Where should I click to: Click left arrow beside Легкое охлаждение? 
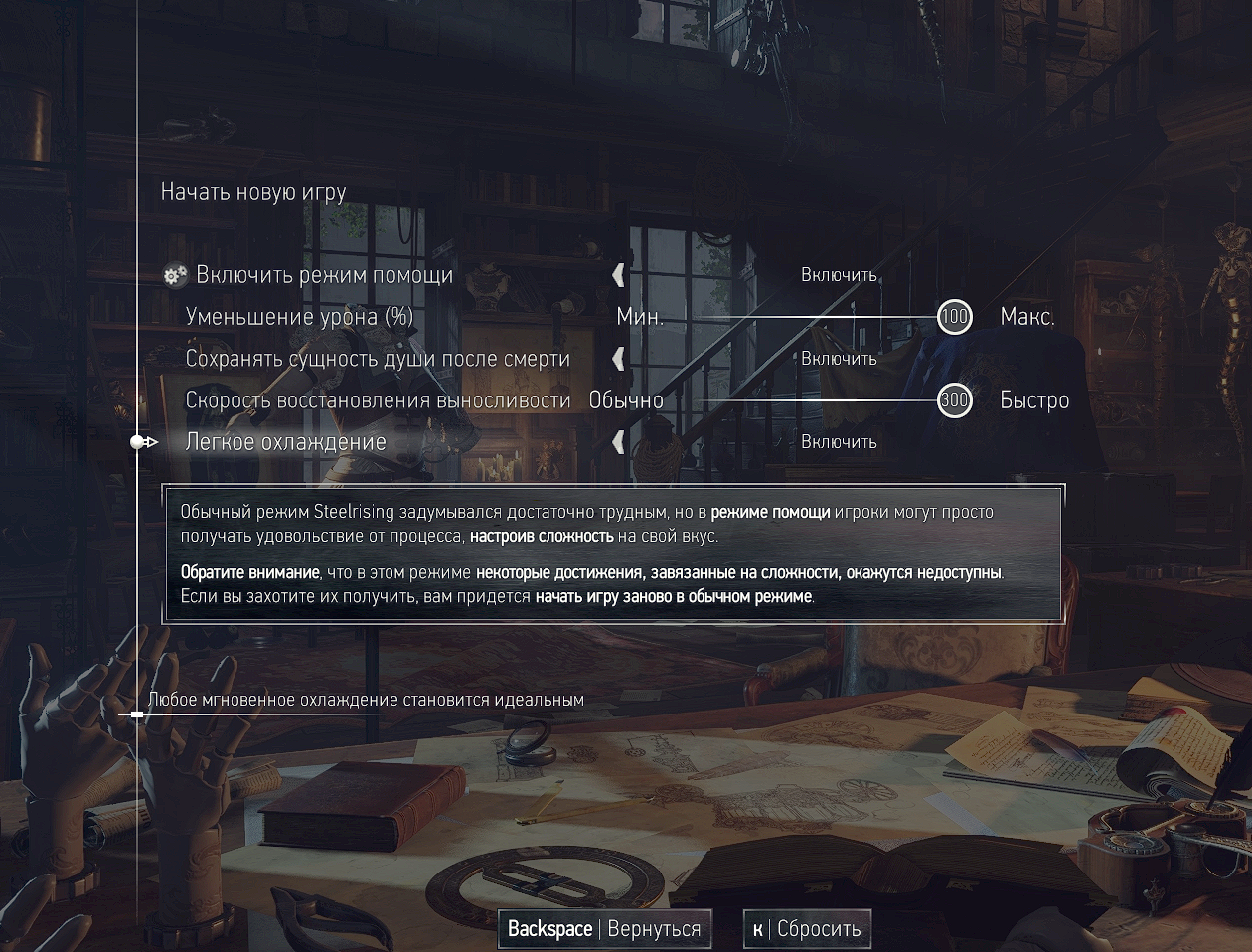(619, 442)
